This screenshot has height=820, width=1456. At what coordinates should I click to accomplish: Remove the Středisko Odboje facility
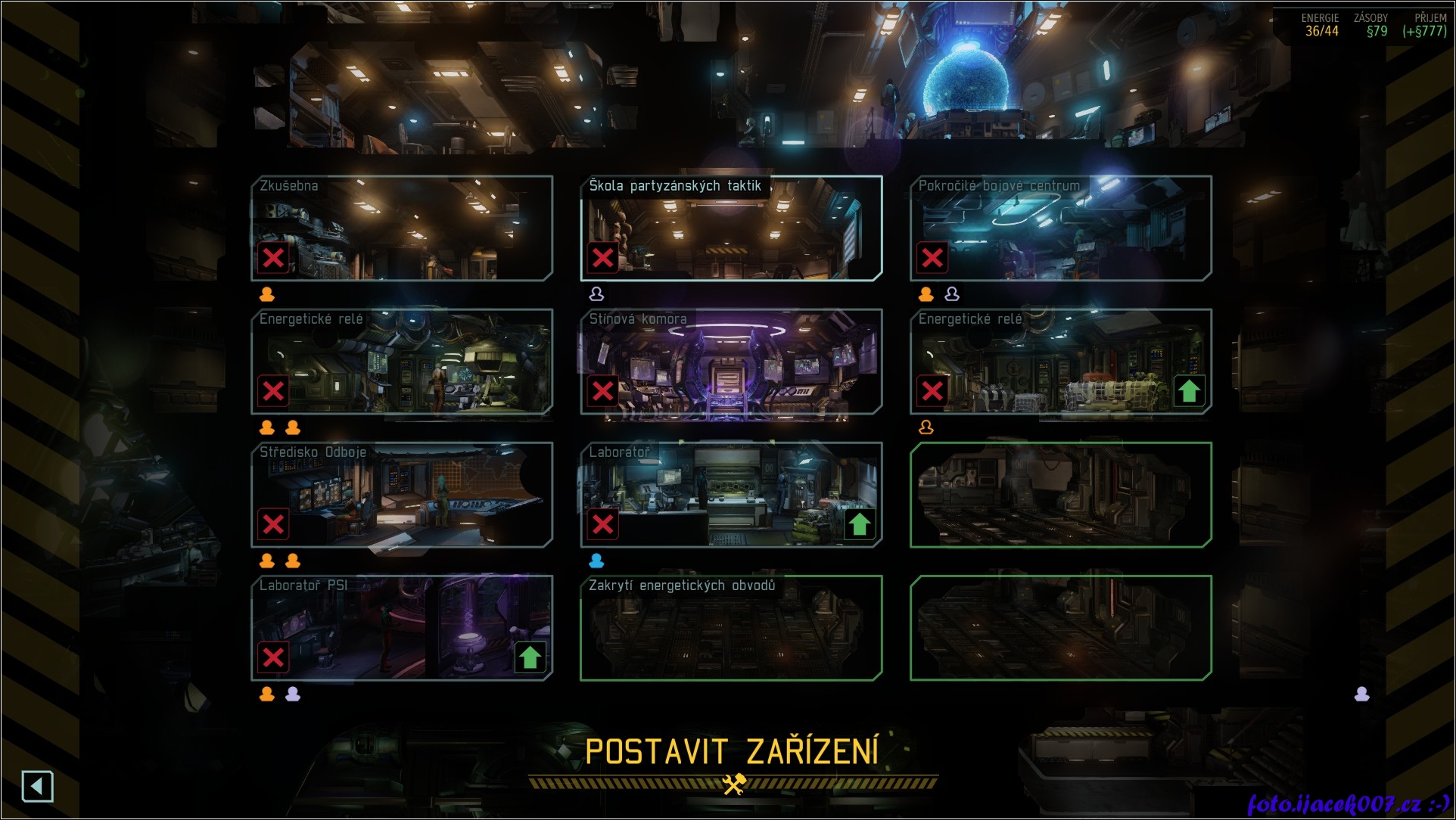click(x=273, y=524)
